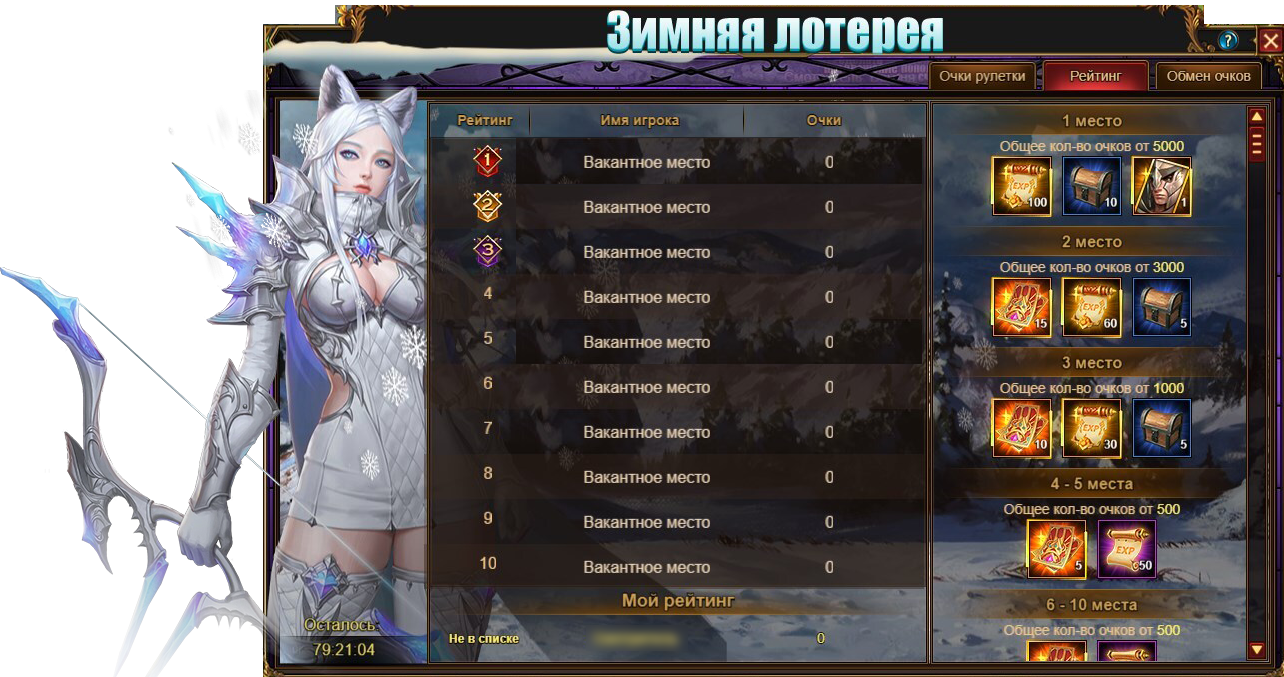Close the Зимняя лотерея window
1284x677 pixels.
pos(1269,41)
